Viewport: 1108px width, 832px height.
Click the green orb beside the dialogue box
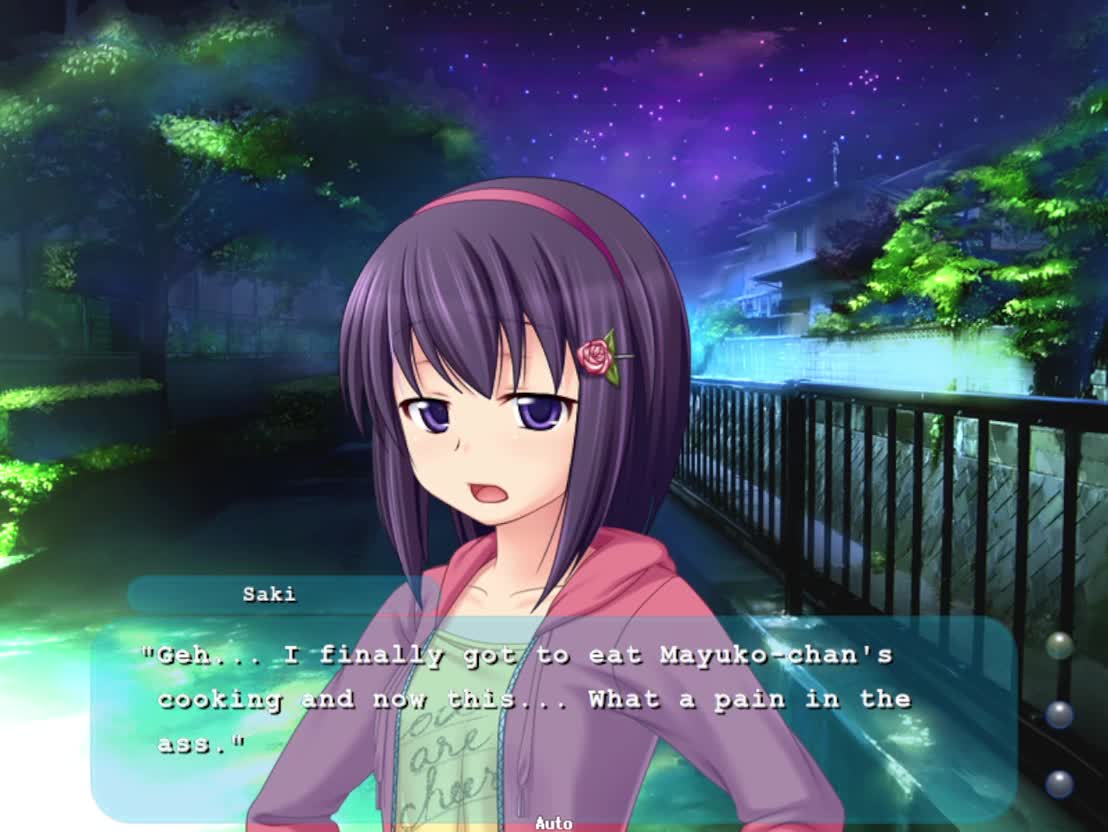1059,645
